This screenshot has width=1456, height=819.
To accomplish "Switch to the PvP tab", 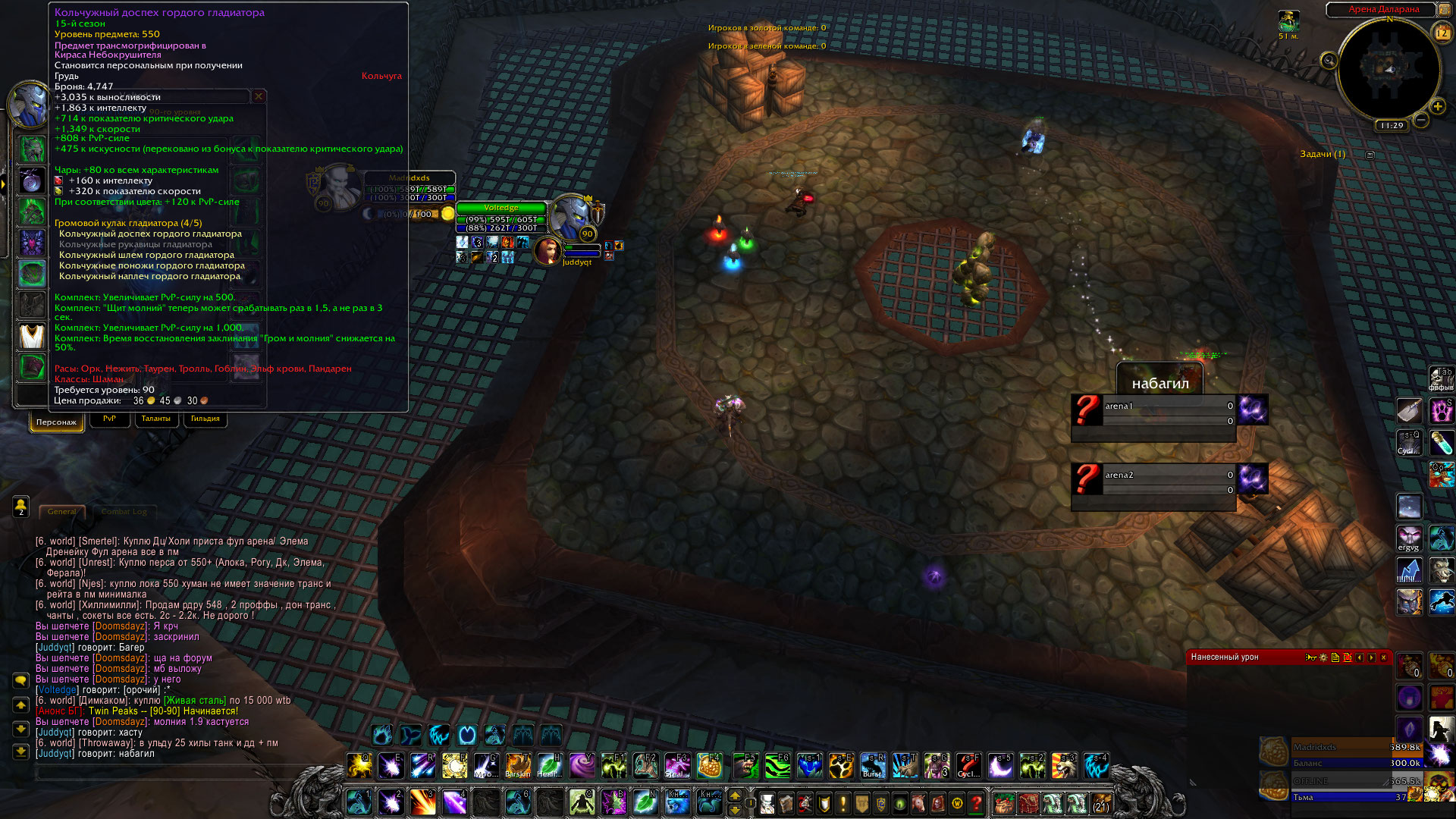I will (x=109, y=419).
